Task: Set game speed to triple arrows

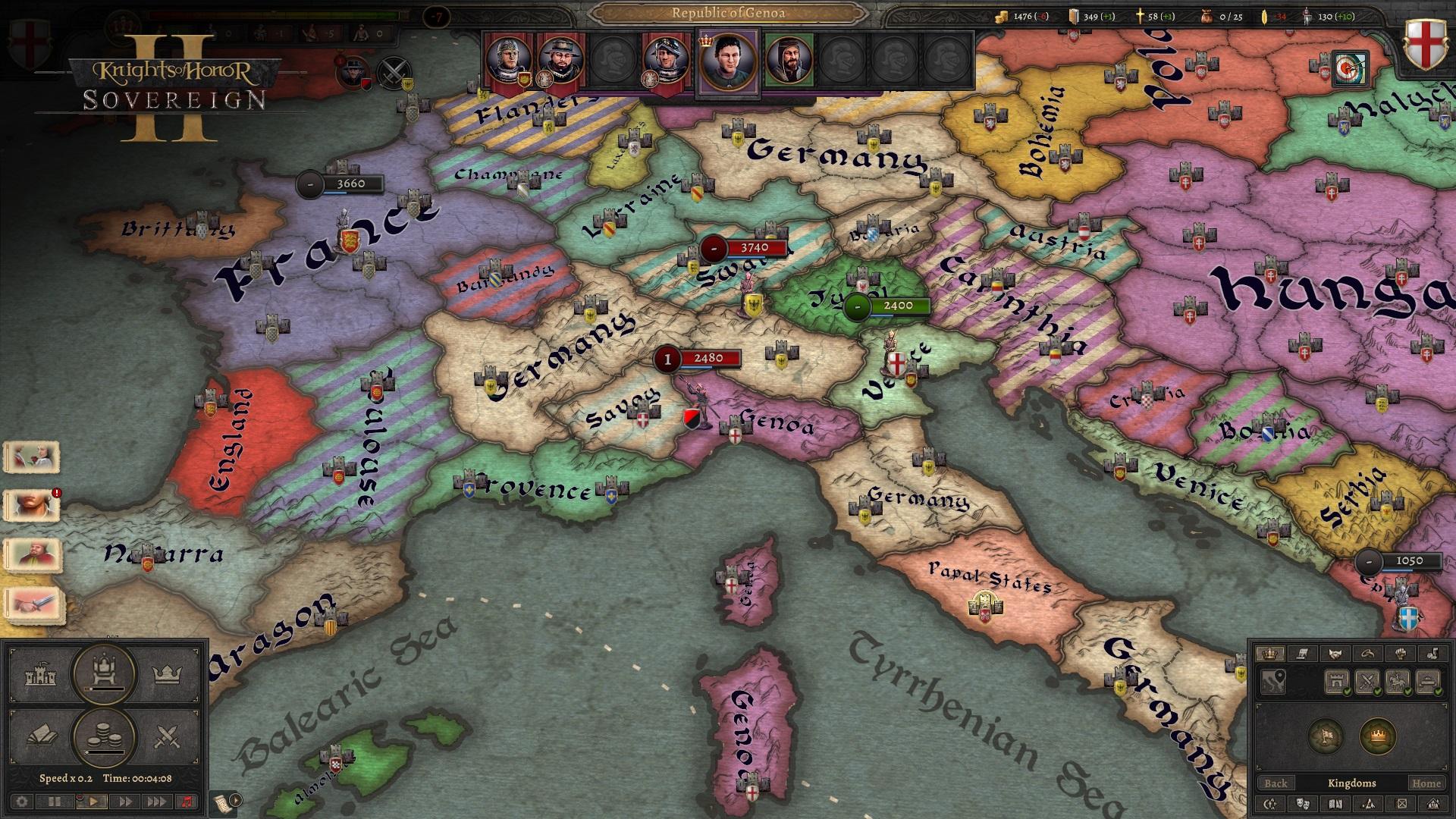Action: 156,802
